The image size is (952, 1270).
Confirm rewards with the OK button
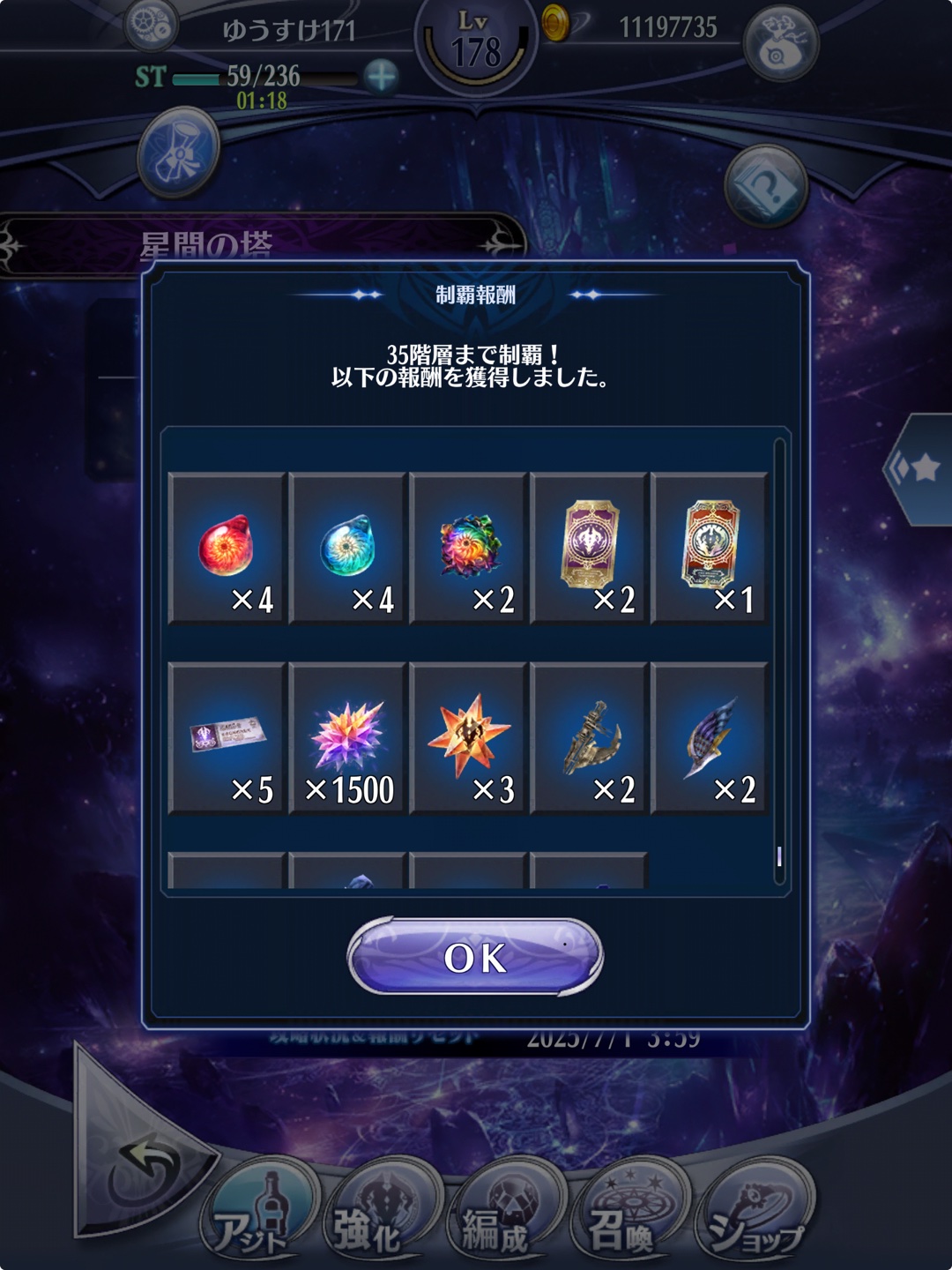(x=475, y=957)
